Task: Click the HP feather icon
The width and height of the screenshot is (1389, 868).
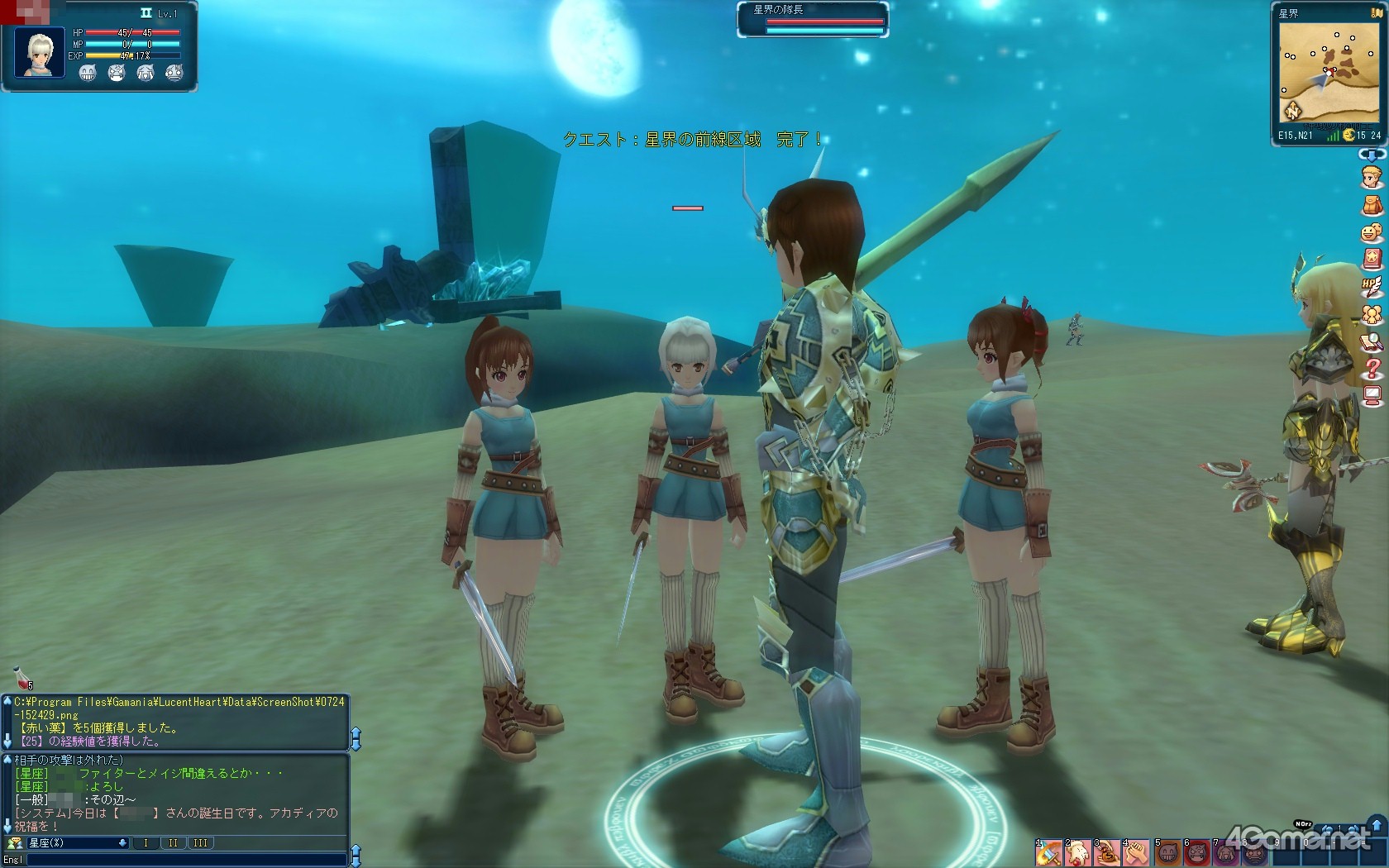Action: click(1372, 287)
